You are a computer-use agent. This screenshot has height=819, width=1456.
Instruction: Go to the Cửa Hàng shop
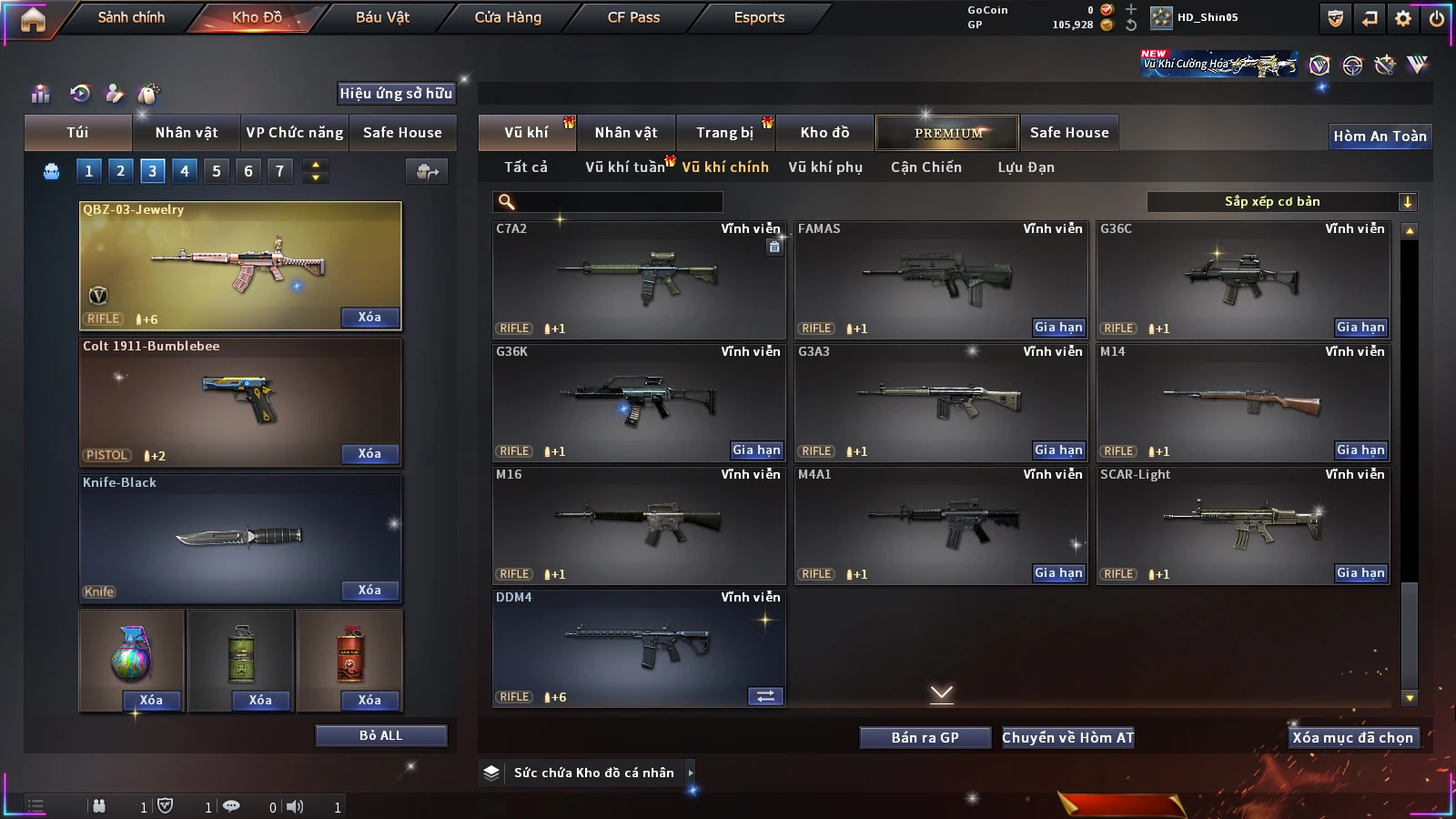(508, 17)
